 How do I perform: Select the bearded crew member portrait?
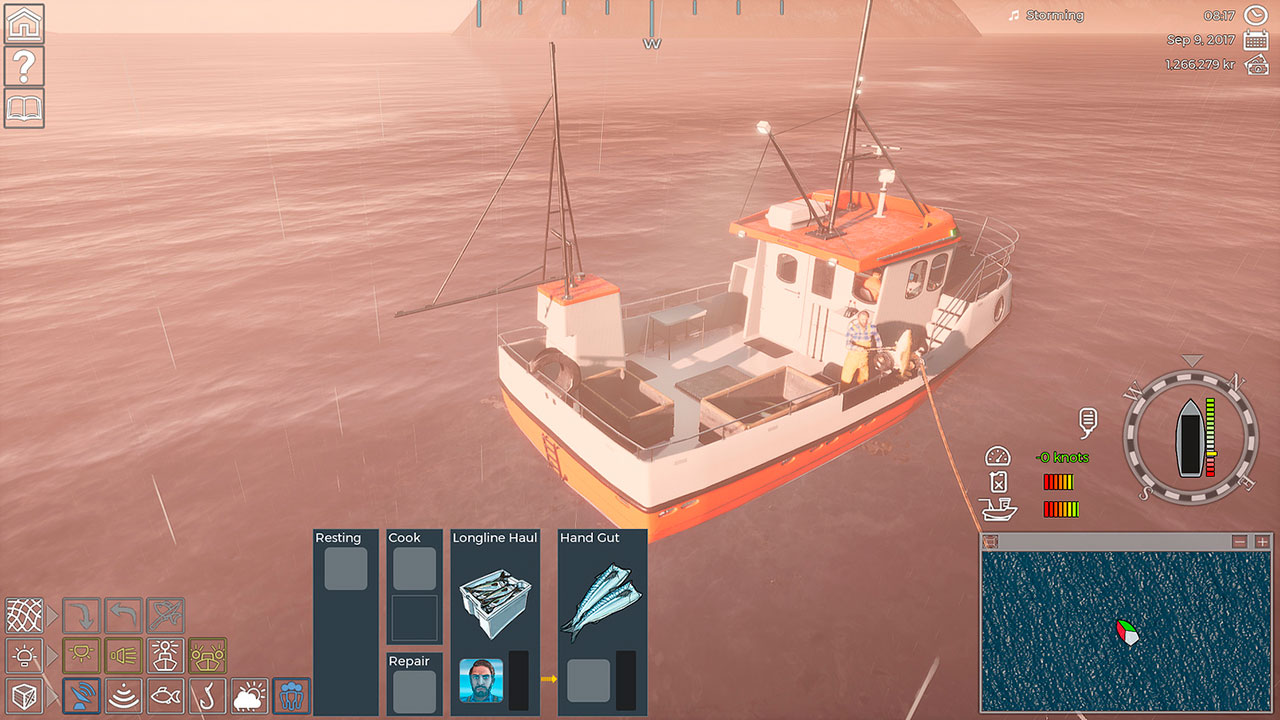481,680
